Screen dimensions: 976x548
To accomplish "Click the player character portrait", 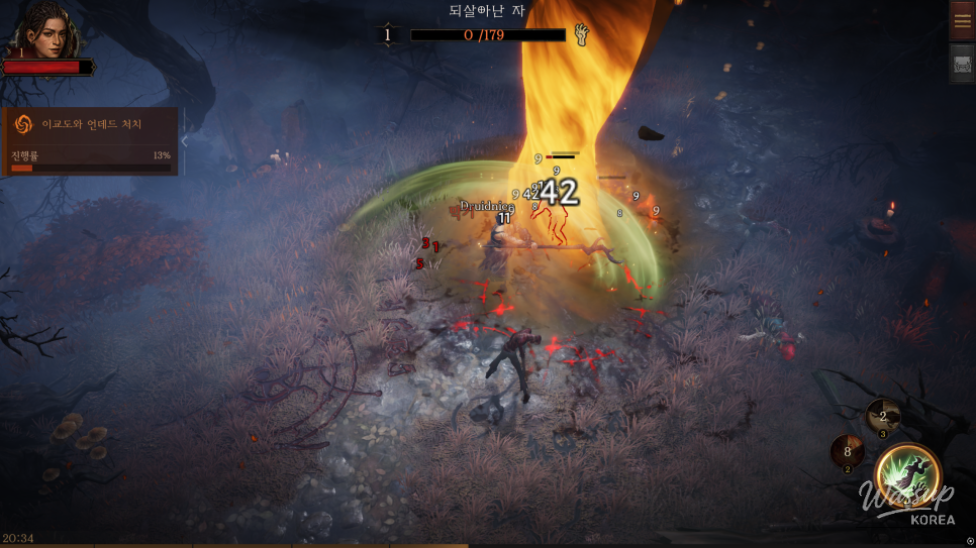I will (43, 32).
